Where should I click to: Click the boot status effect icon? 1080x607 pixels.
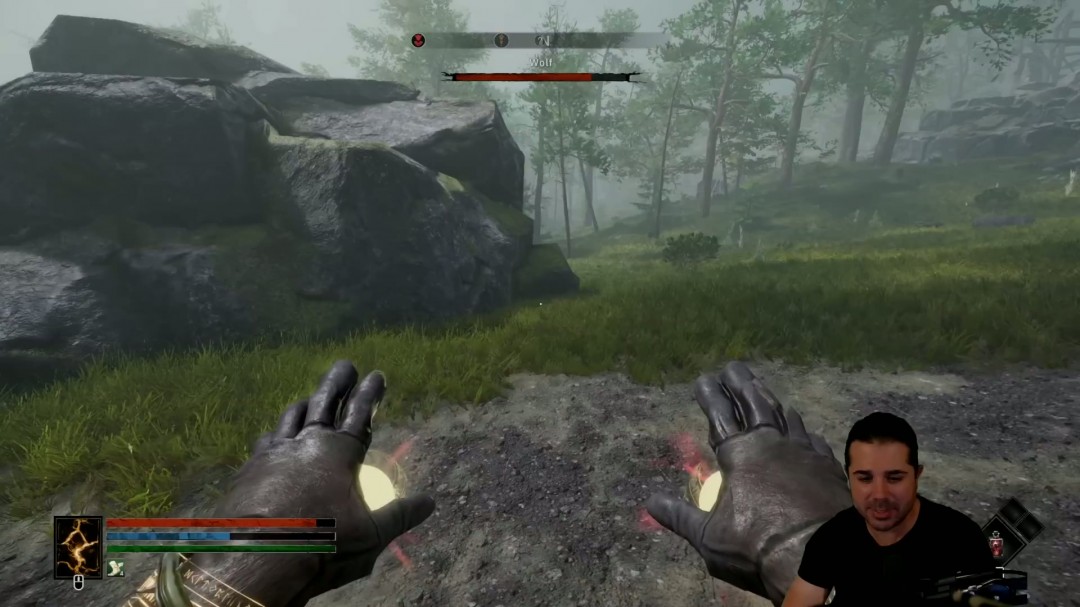pyautogui.click(x=115, y=568)
